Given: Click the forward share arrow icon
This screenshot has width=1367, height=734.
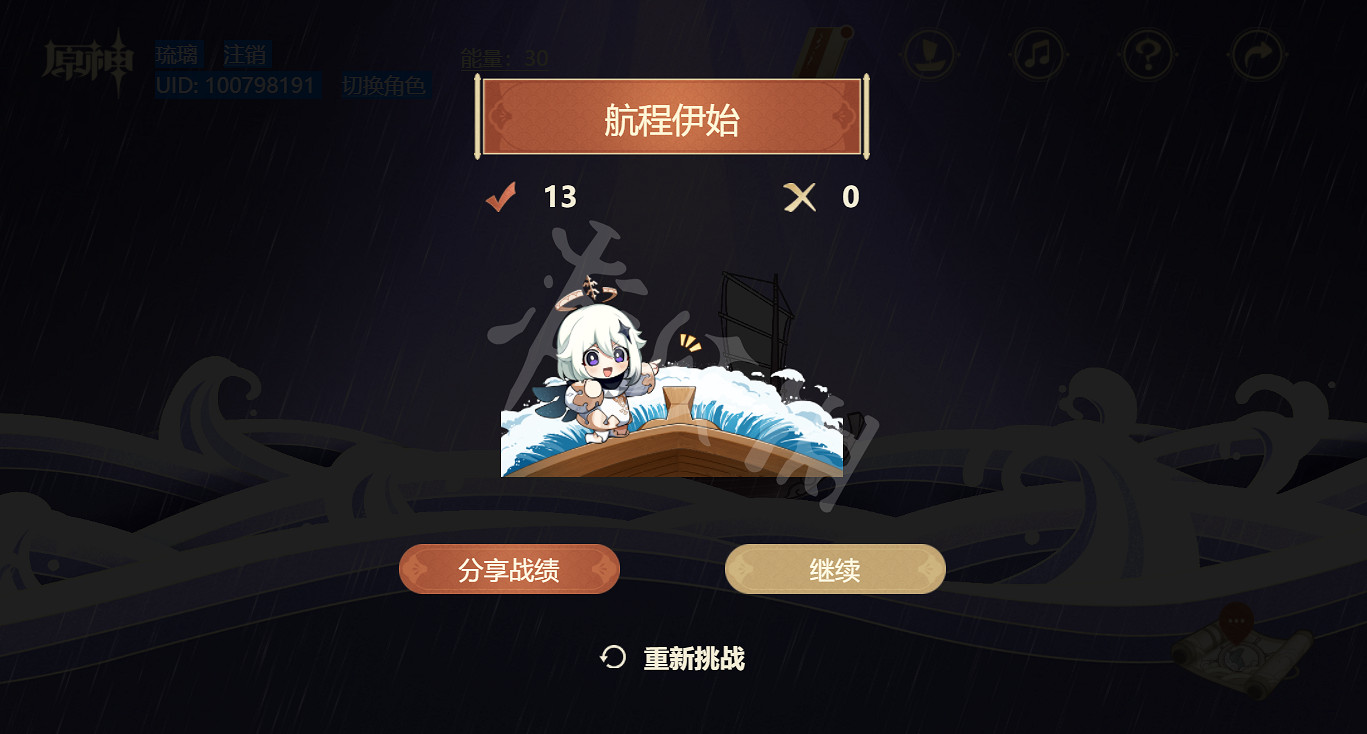Looking at the screenshot, I should click(1256, 55).
